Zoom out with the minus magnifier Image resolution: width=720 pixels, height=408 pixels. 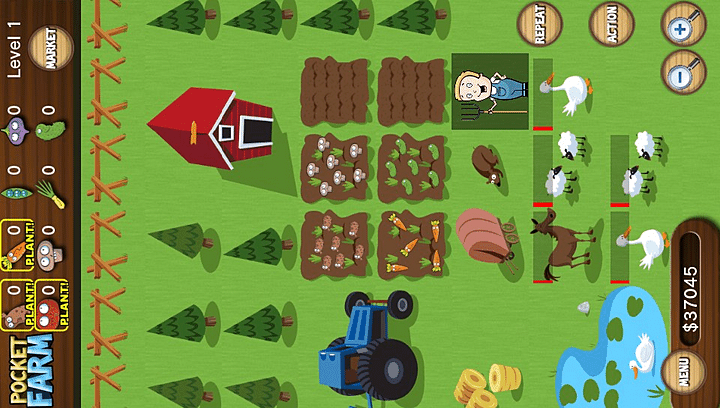point(684,72)
